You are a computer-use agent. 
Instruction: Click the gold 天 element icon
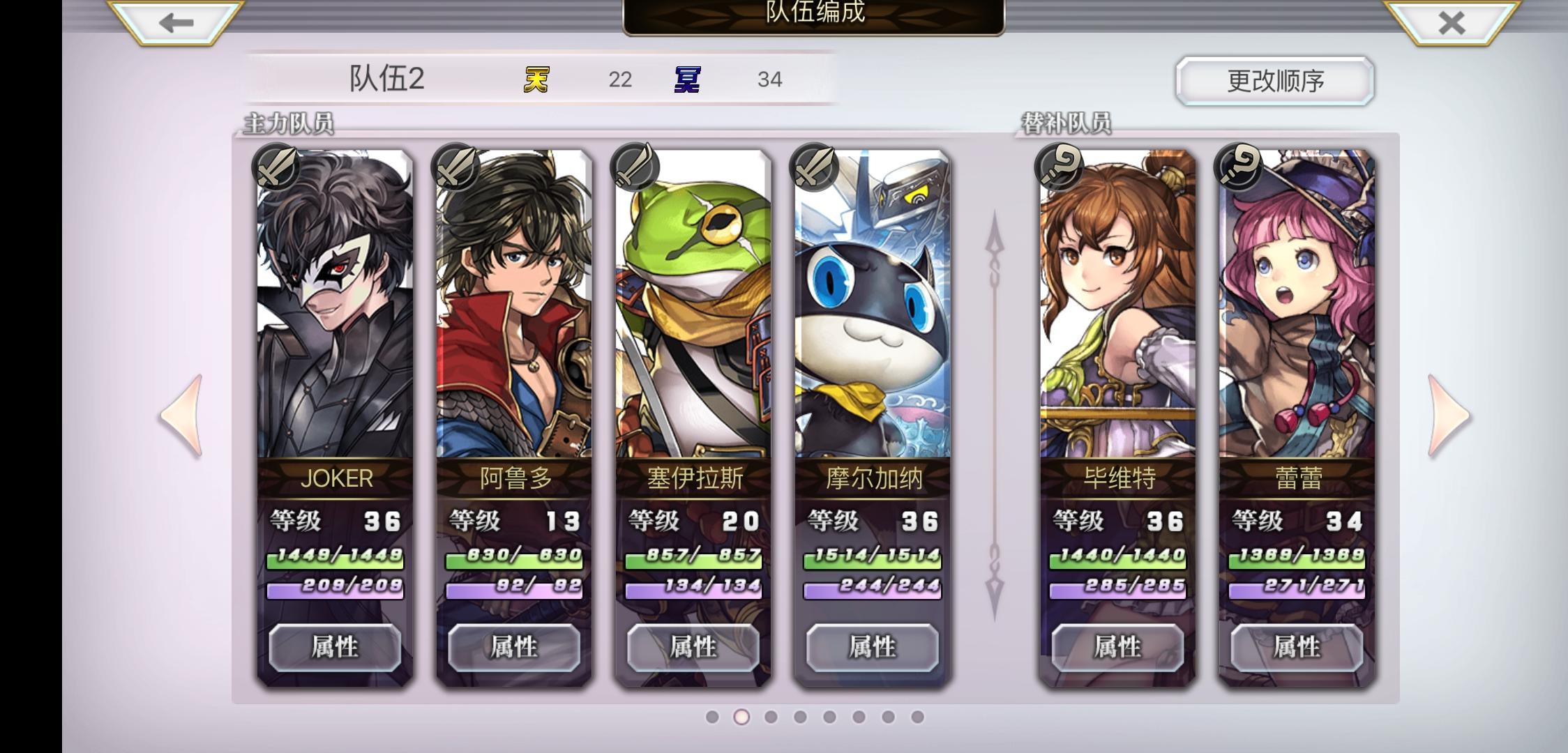(x=537, y=79)
